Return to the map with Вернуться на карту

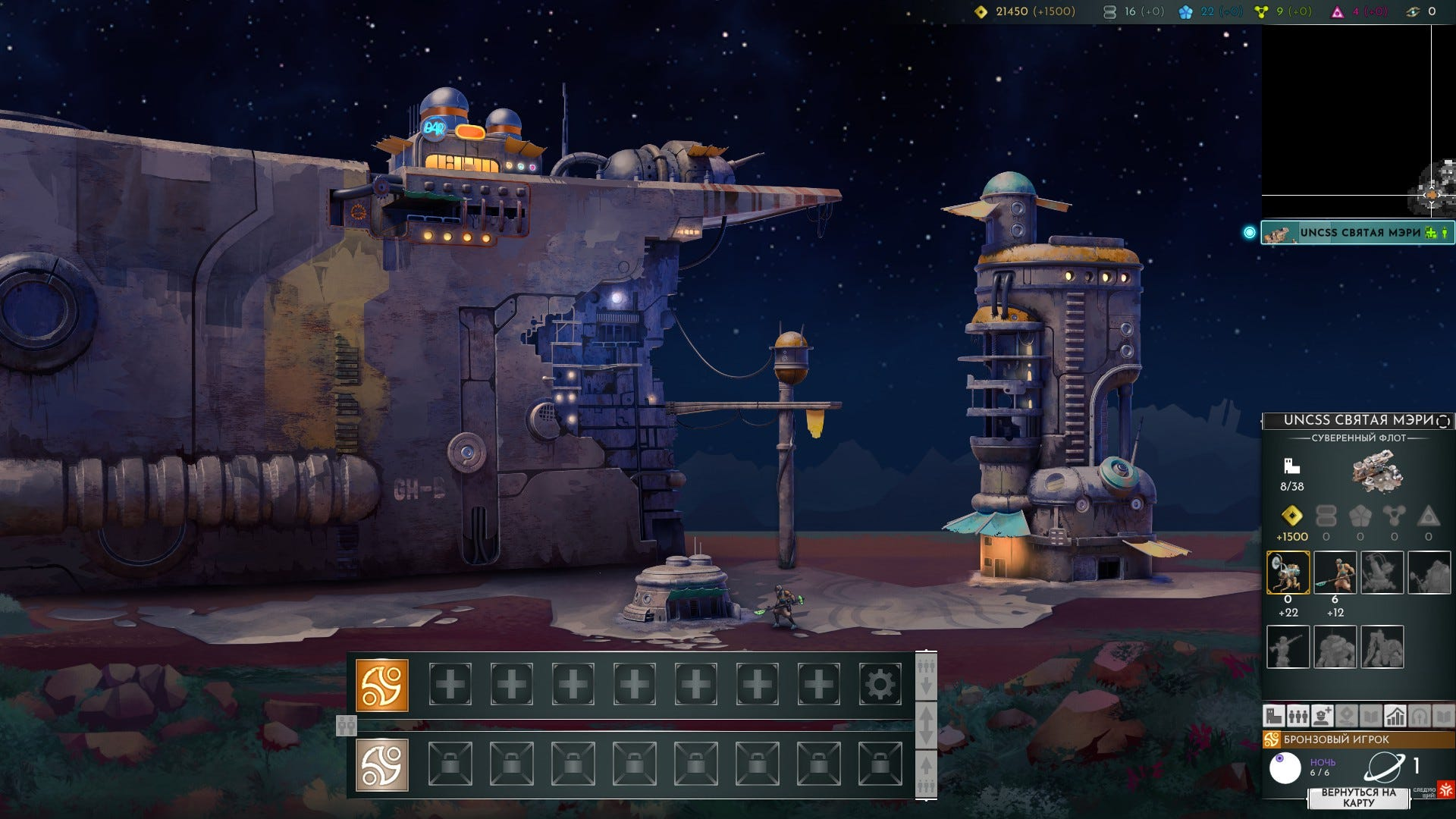click(x=1358, y=798)
